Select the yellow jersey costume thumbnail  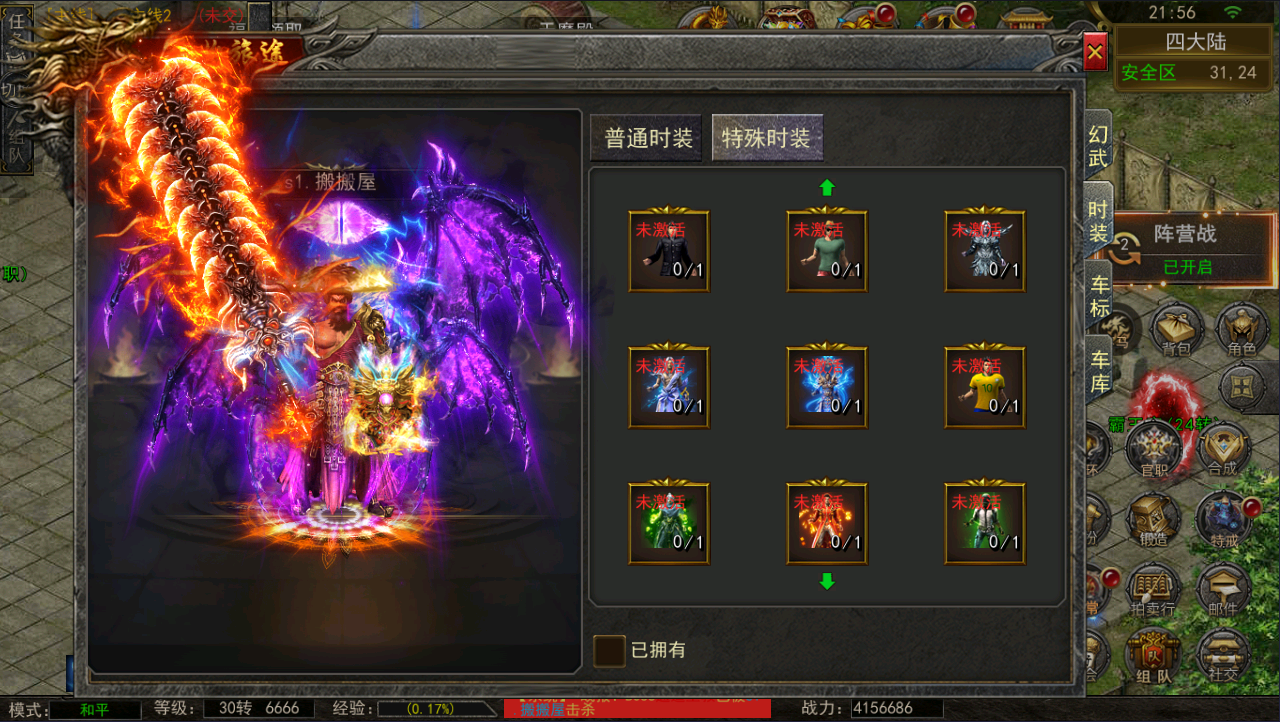pos(984,387)
